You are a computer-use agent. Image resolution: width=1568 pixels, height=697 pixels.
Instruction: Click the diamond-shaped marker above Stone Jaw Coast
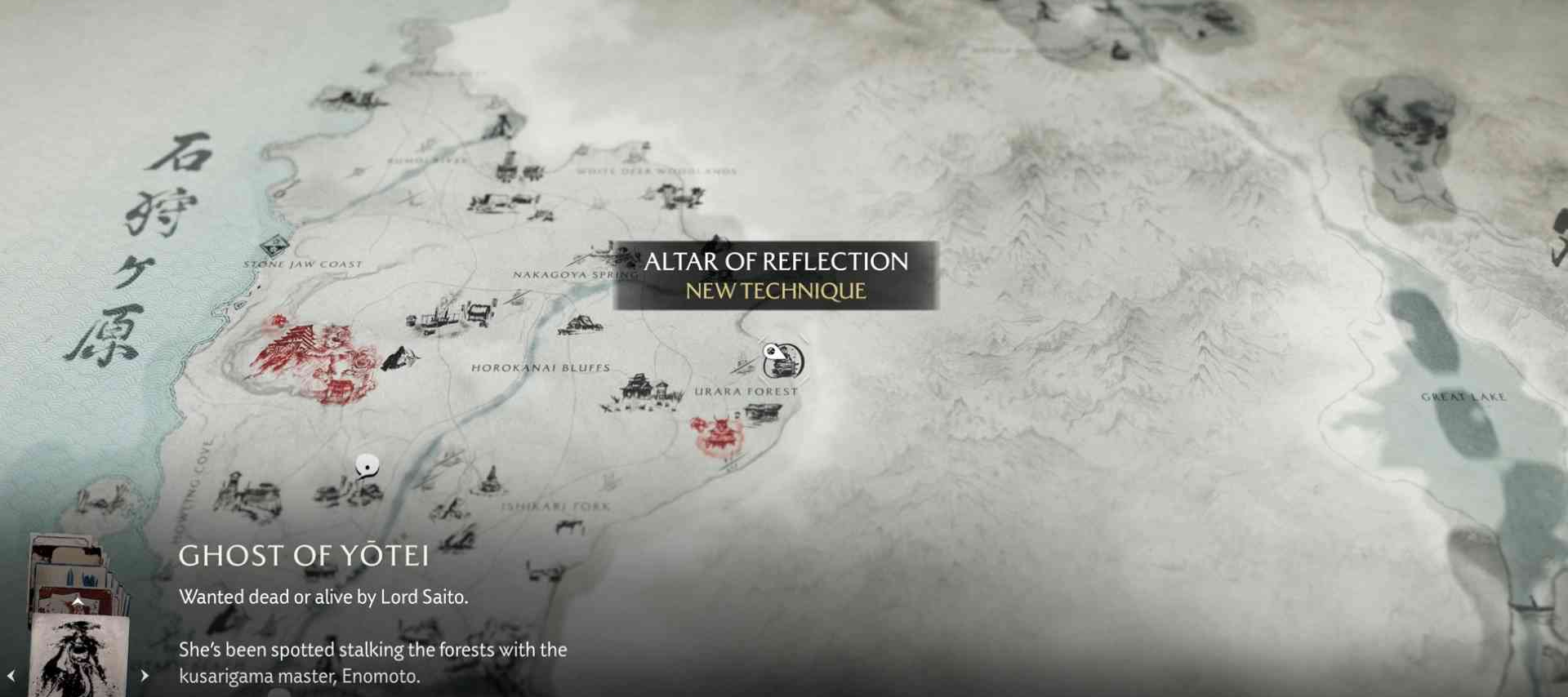(274, 245)
